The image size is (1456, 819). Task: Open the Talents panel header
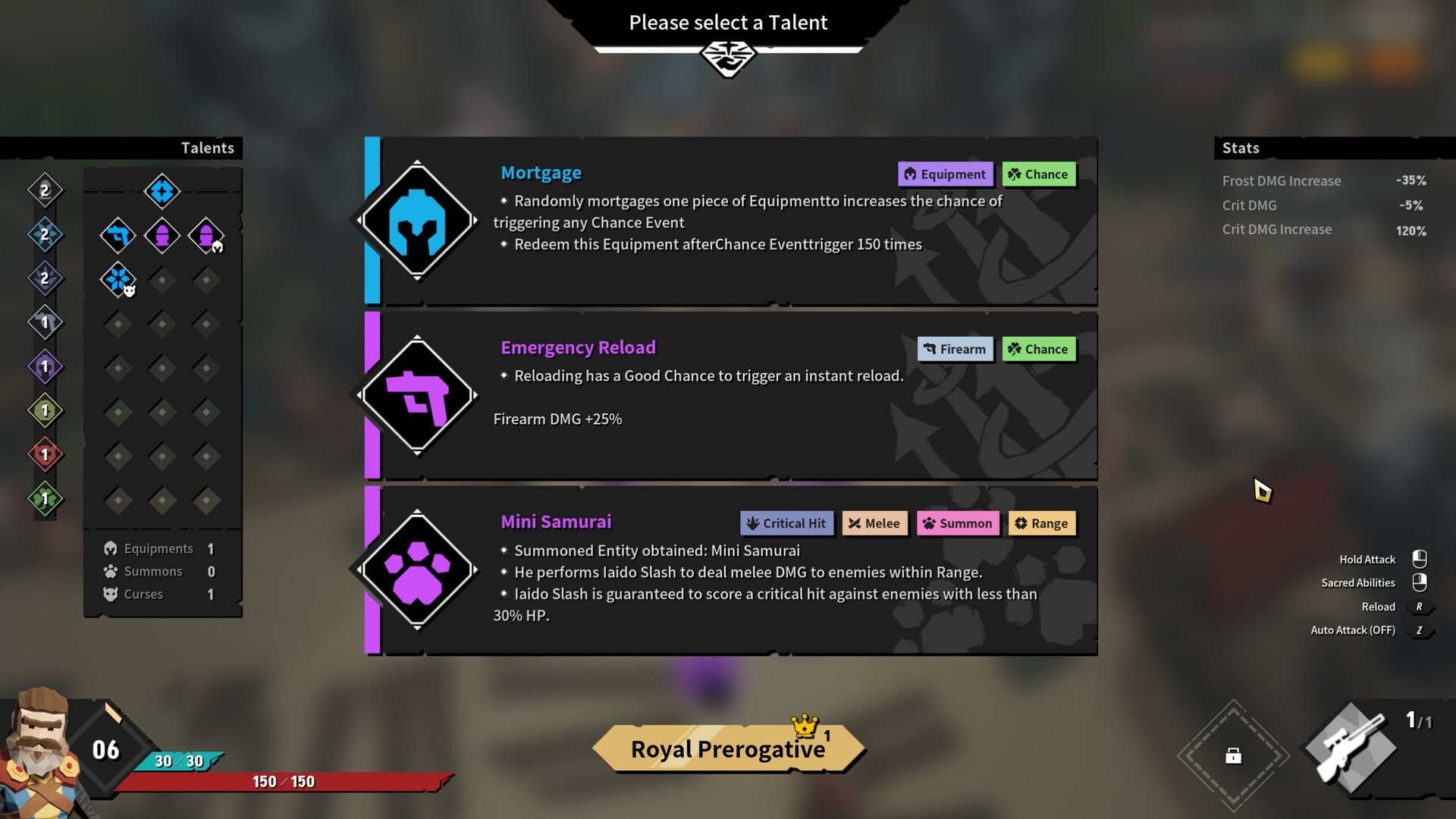tap(208, 148)
